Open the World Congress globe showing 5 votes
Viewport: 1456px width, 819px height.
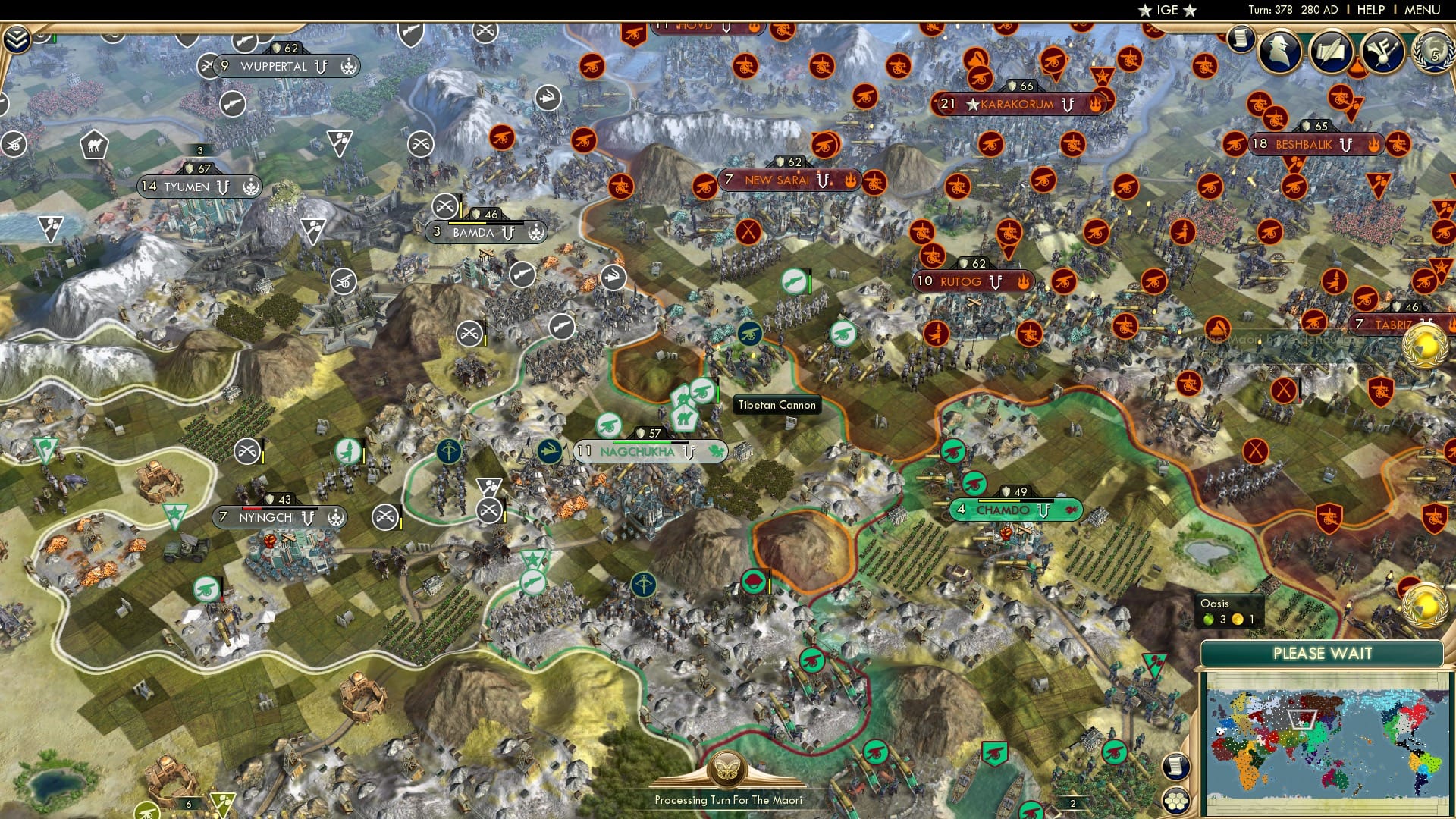click(1434, 52)
